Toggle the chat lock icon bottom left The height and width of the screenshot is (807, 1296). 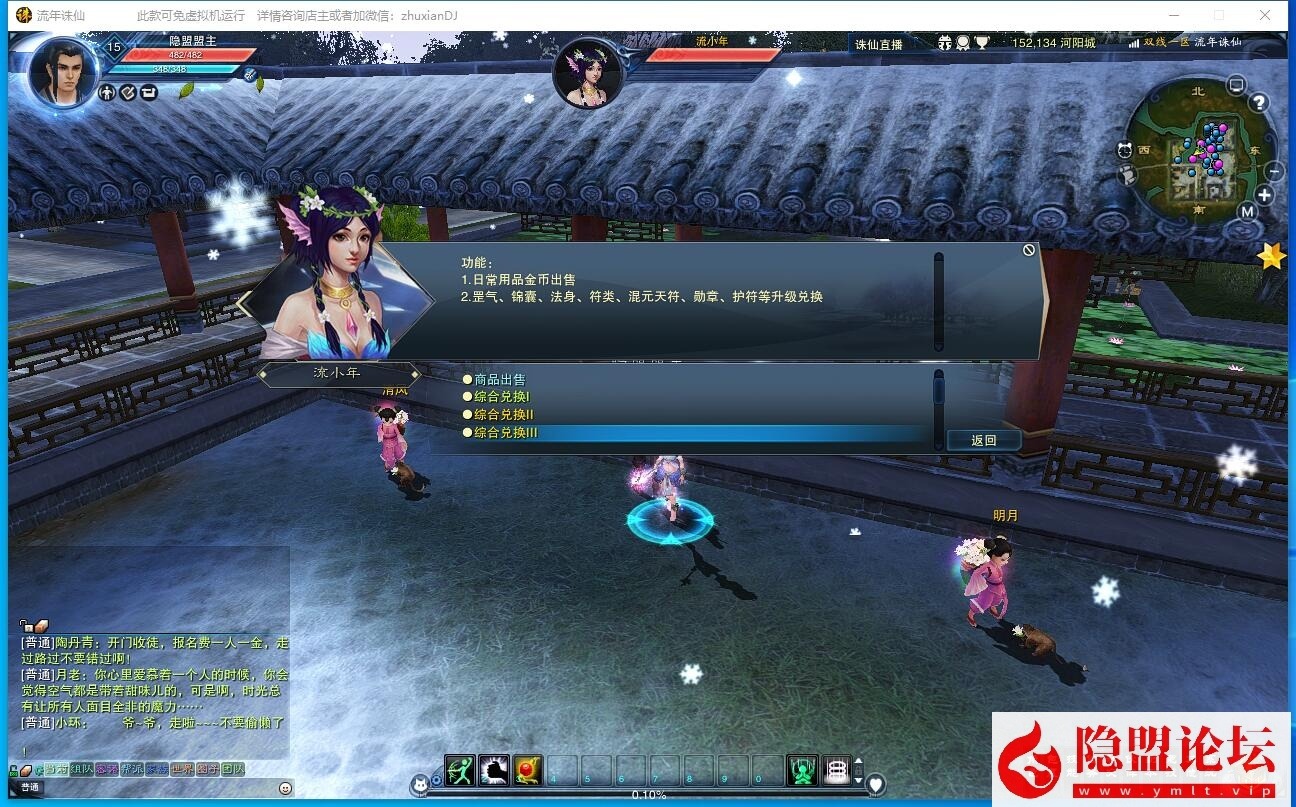(13, 770)
